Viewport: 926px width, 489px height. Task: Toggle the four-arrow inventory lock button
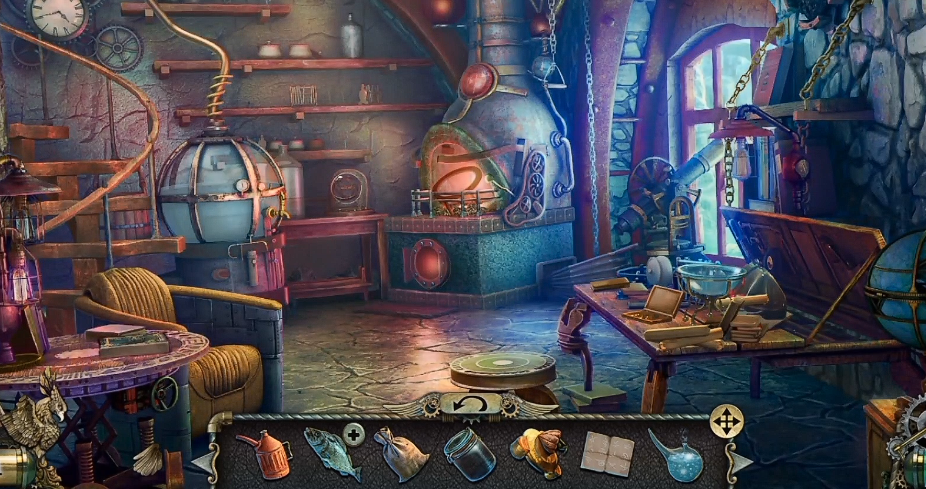coord(726,421)
